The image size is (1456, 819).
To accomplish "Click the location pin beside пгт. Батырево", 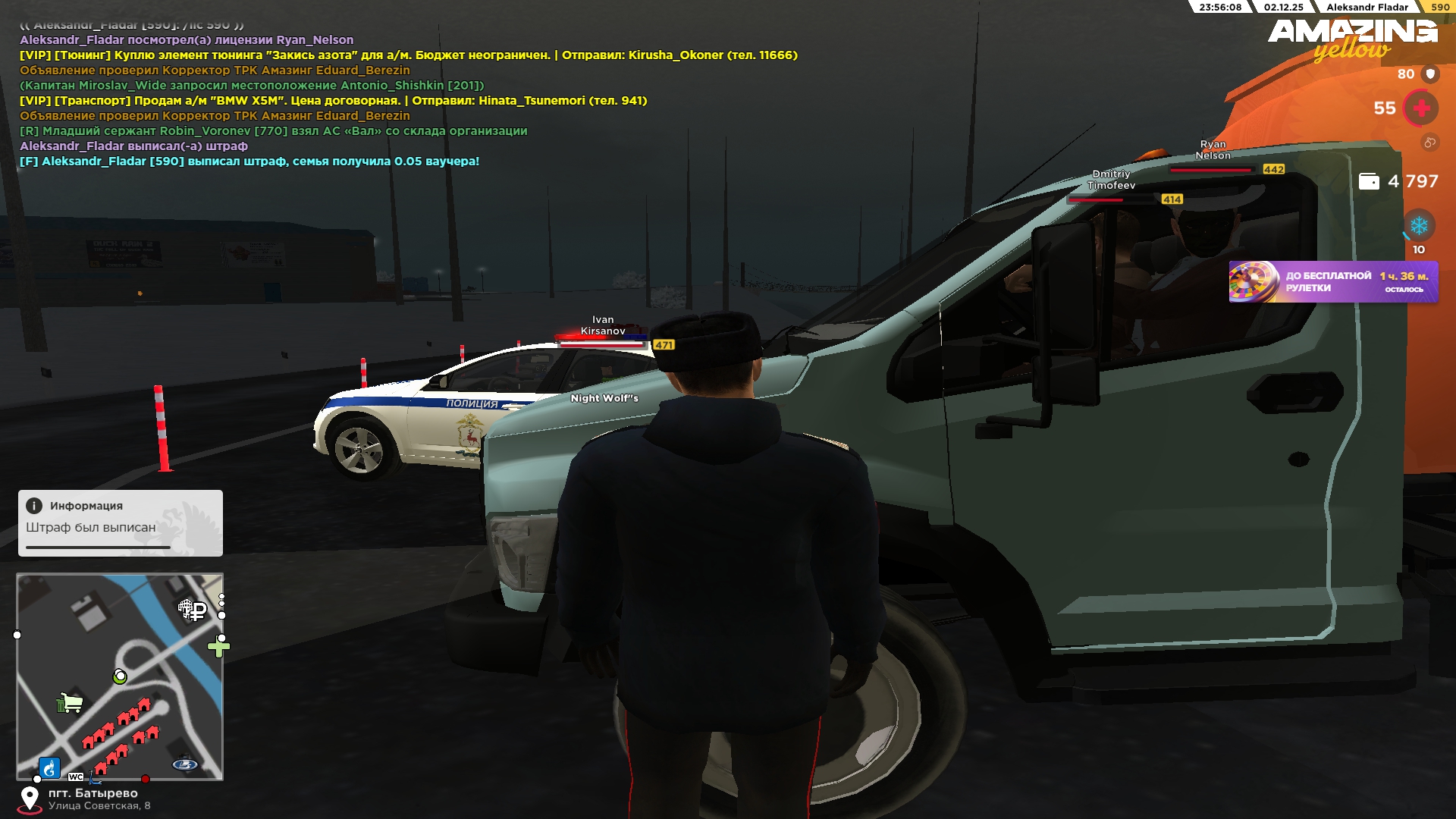I will [30, 799].
